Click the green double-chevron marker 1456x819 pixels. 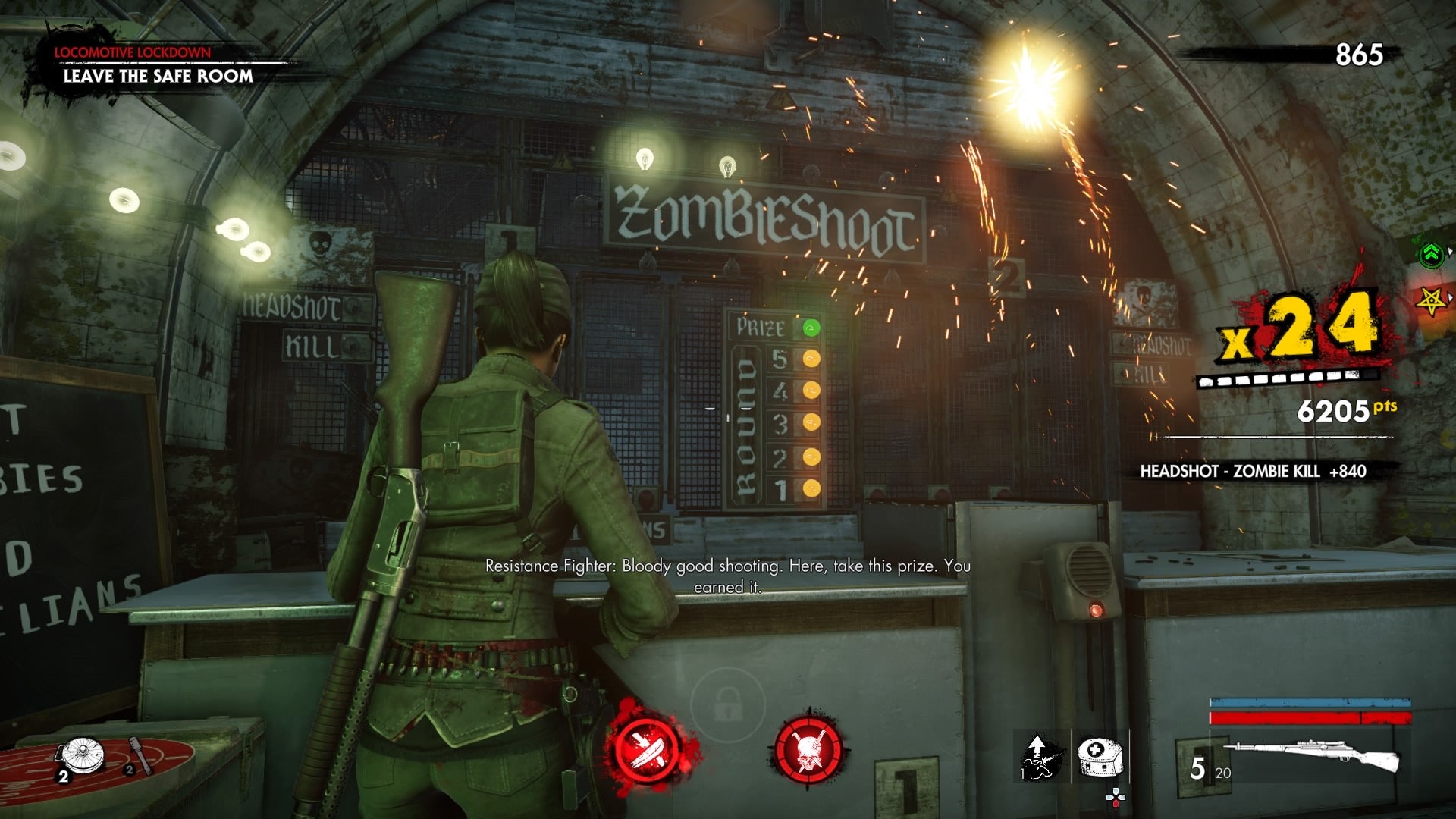pos(1431,254)
